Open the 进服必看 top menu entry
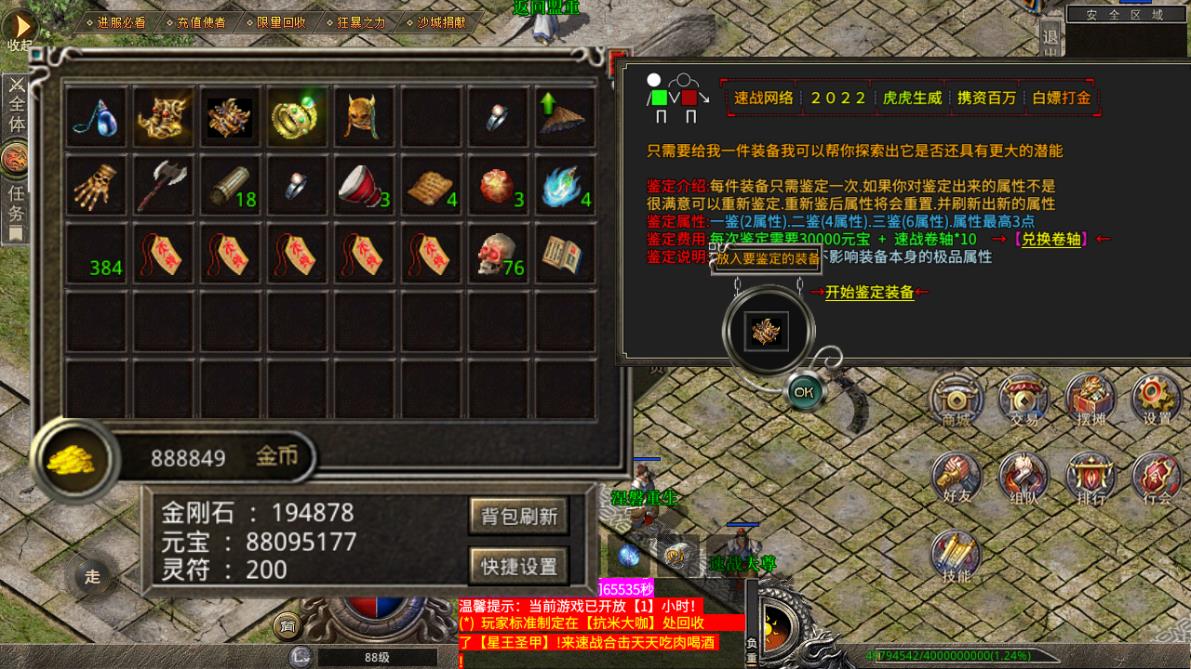Image resolution: width=1191 pixels, height=669 pixels. tap(116, 22)
